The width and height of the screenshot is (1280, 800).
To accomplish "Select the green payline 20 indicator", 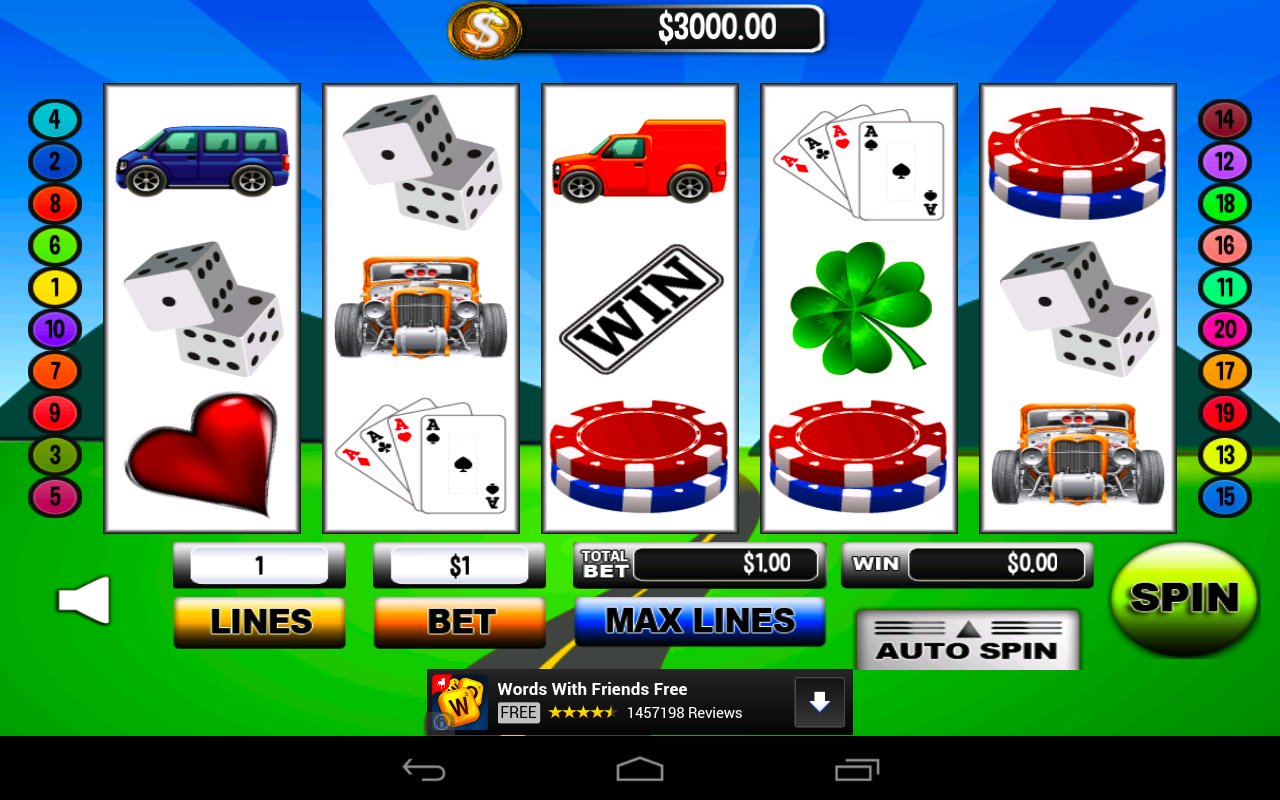I will [1225, 329].
